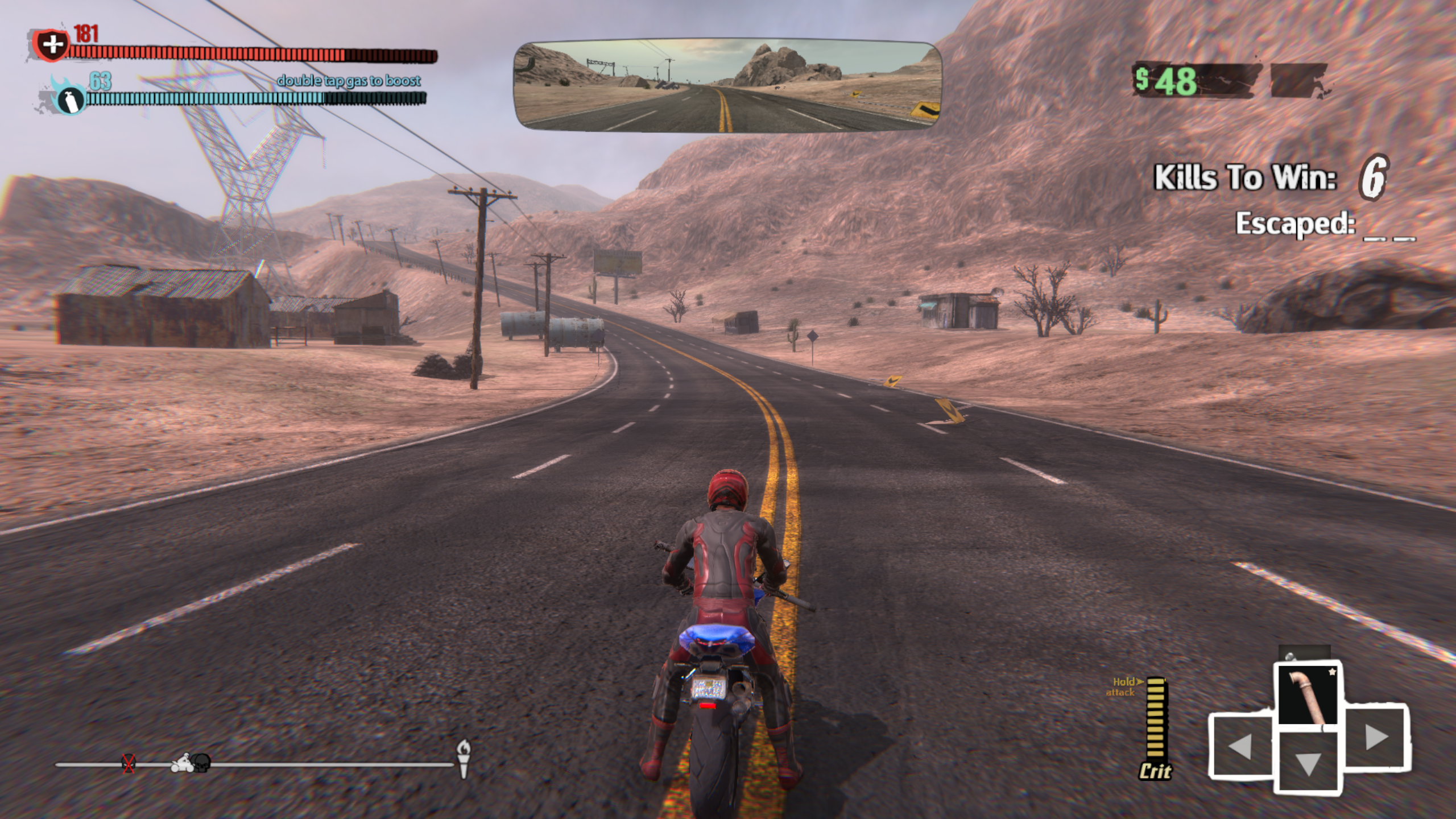Viewport: 1456px width, 819px height.
Task: Click the rearview mirror display
Action: [x=727, y=86]
